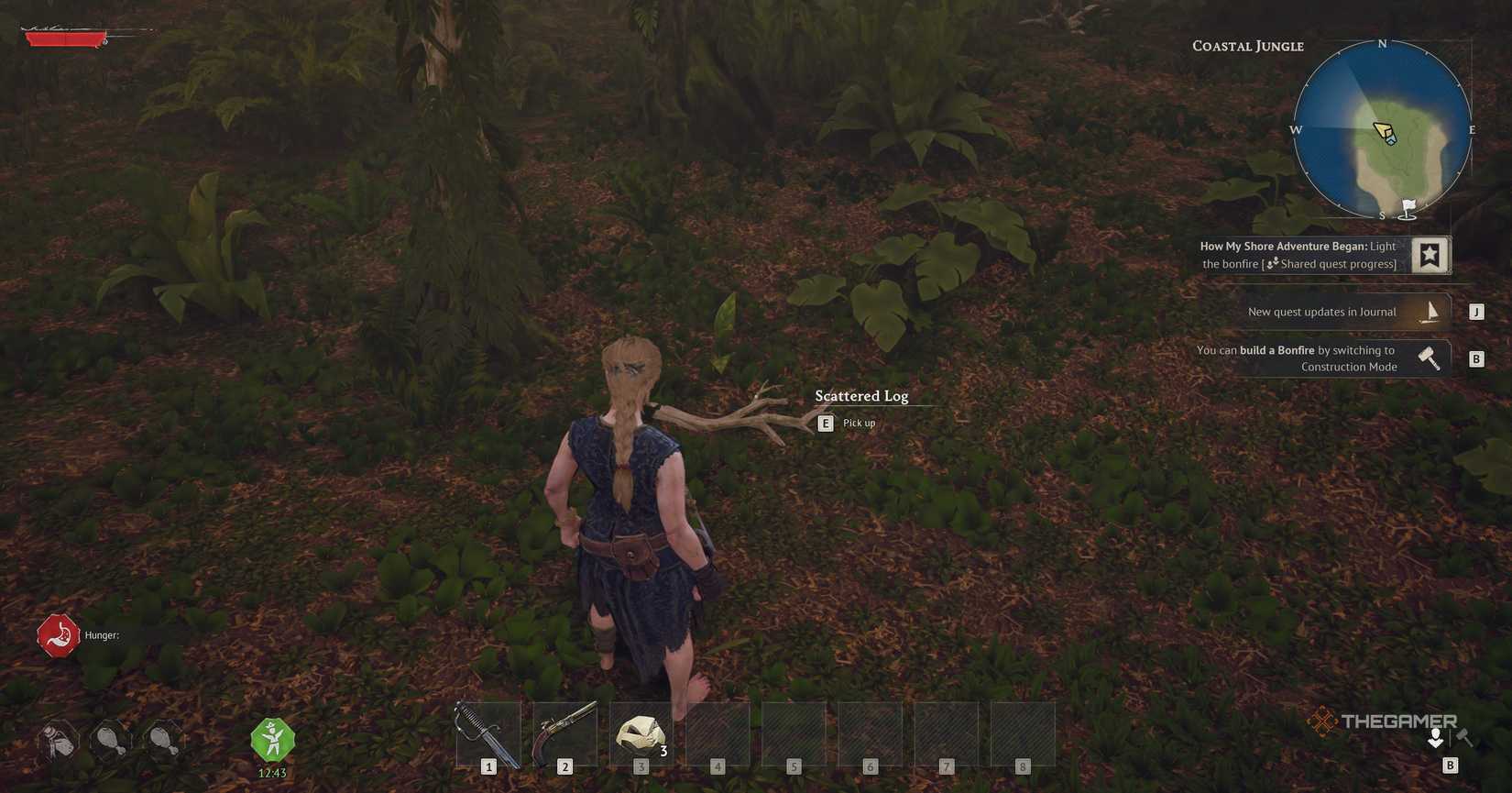Viewport: 1512px width, 793px height.
Task: Open the Journal via the J key prompt
Action: (1476, 311)
